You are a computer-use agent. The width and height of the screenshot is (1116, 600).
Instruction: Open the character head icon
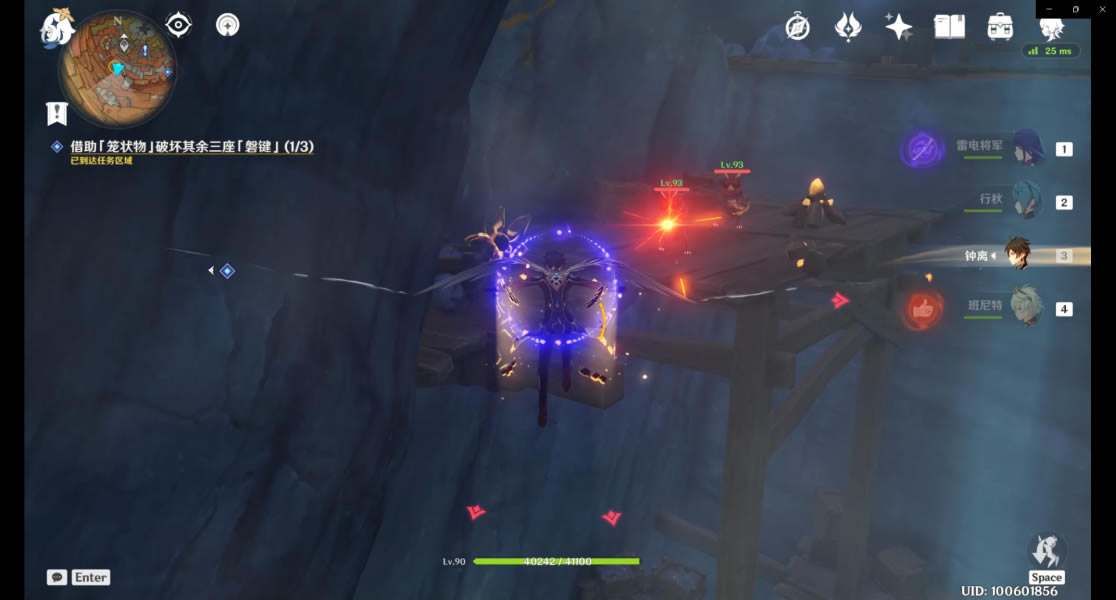point(1051,27)
